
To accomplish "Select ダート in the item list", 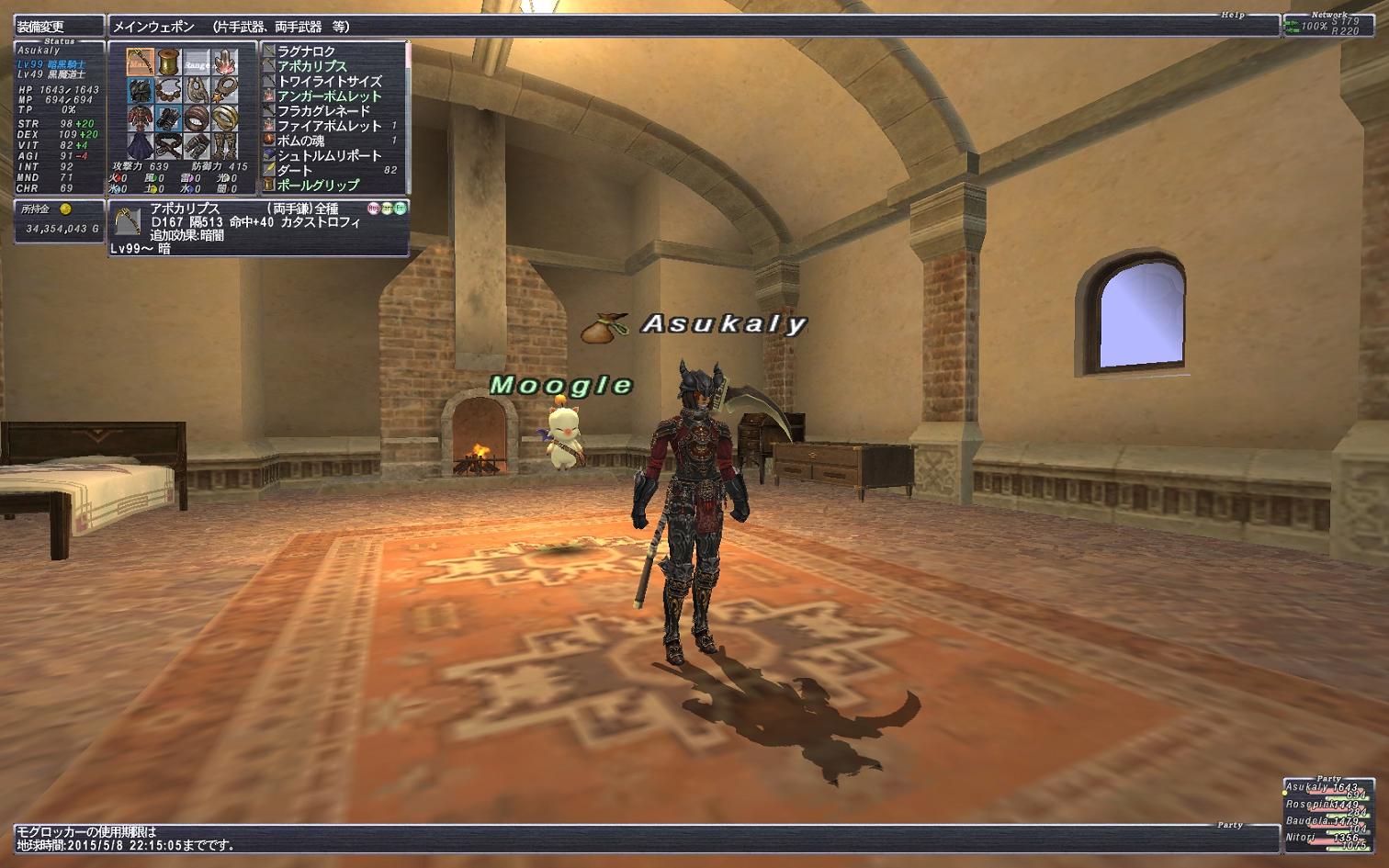I will 295,170.
